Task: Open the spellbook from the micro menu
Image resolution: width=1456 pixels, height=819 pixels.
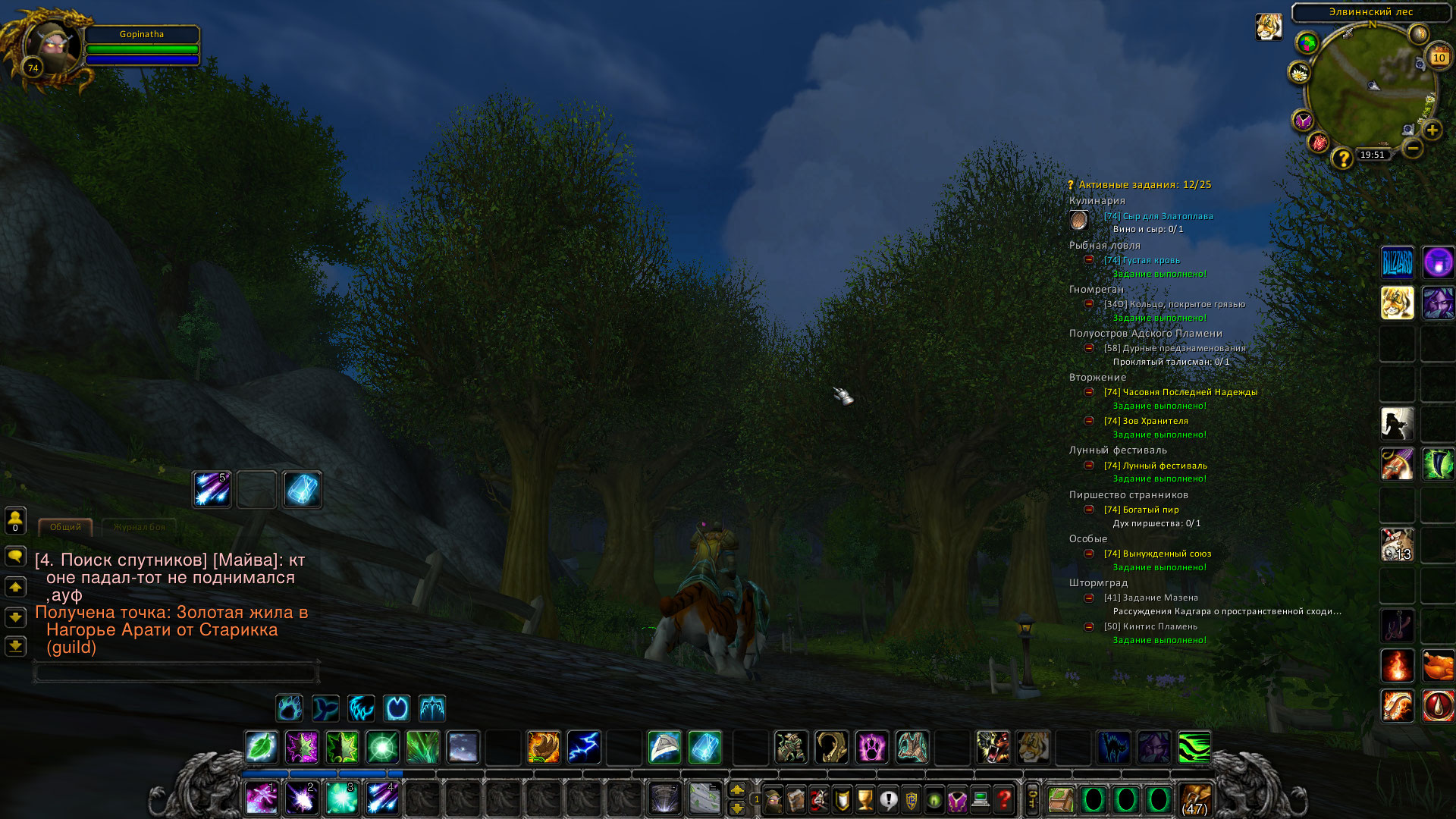Action: 795,800
